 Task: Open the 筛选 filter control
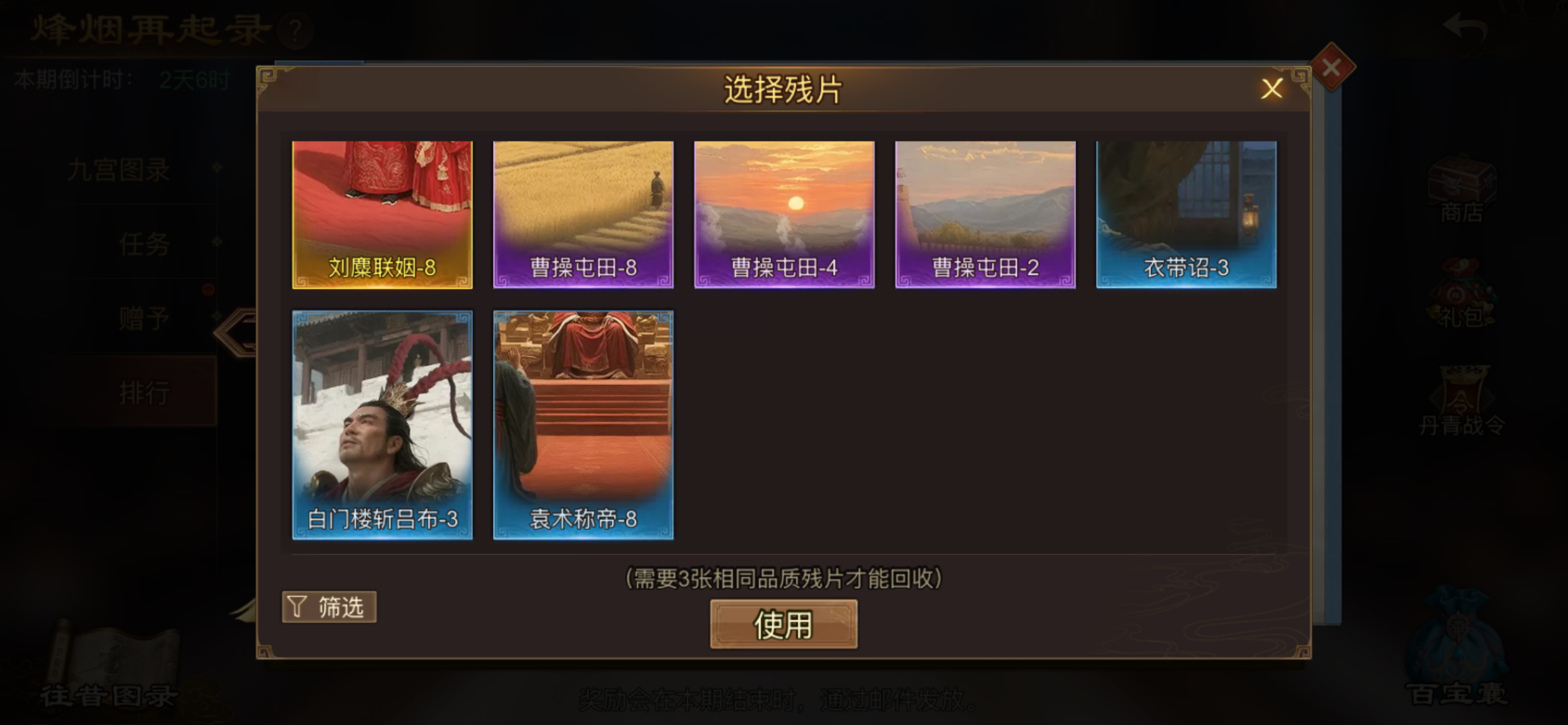tap(329, 607)
